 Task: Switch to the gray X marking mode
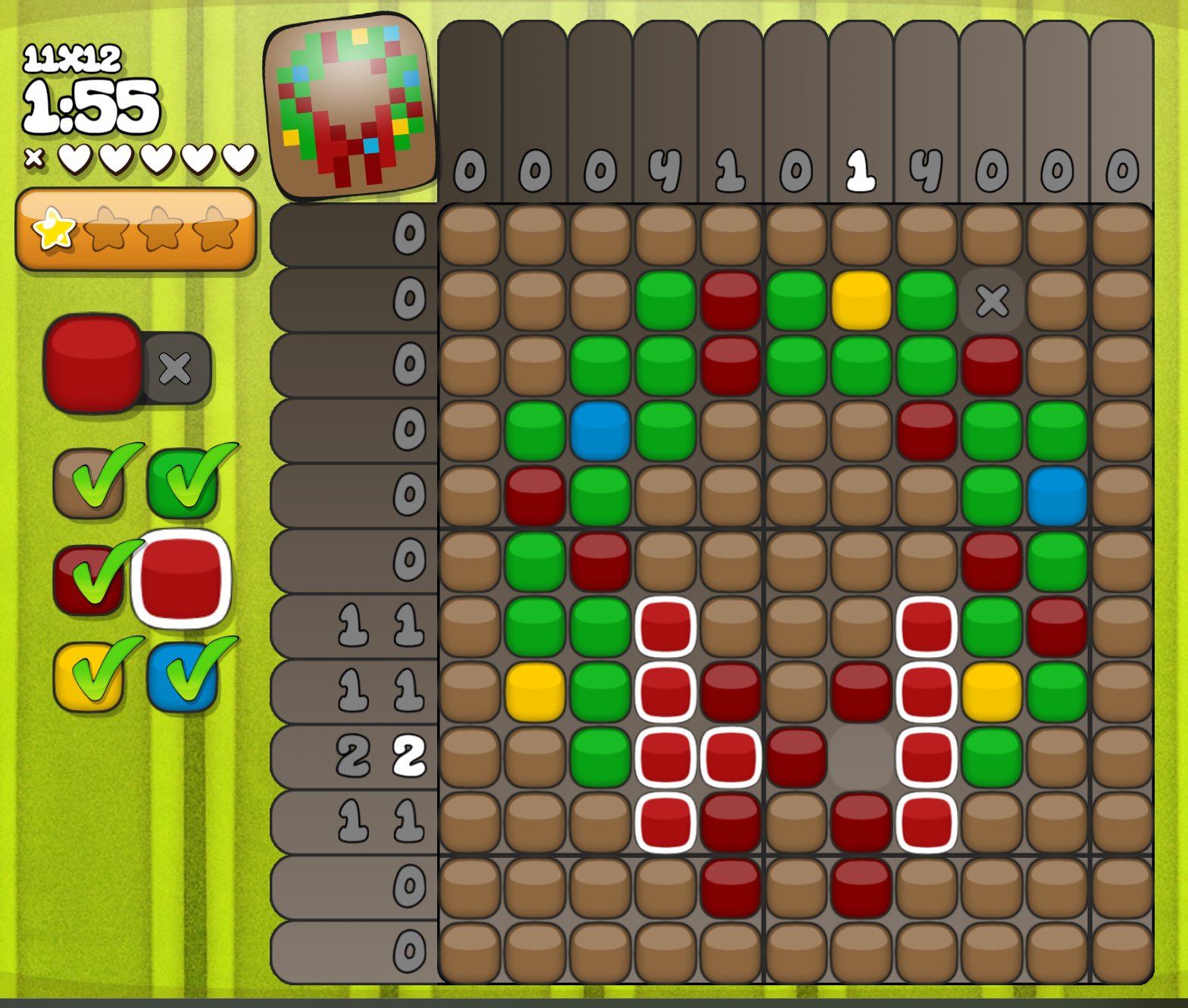pos(176,368)
